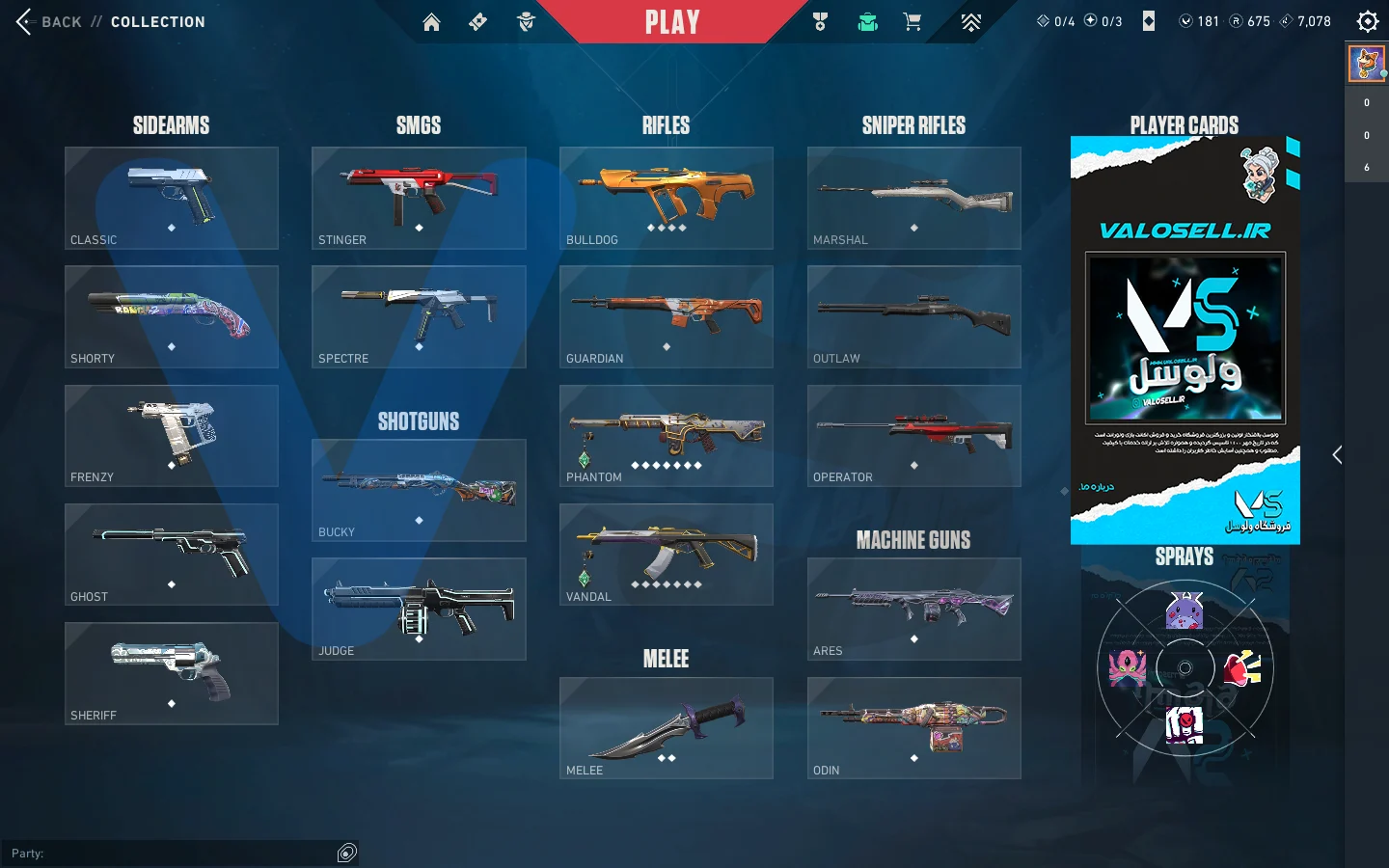Open the home icon in top navigation
Screen dimensions: 1389x868
pyautogui.click(x=431, y=22)
